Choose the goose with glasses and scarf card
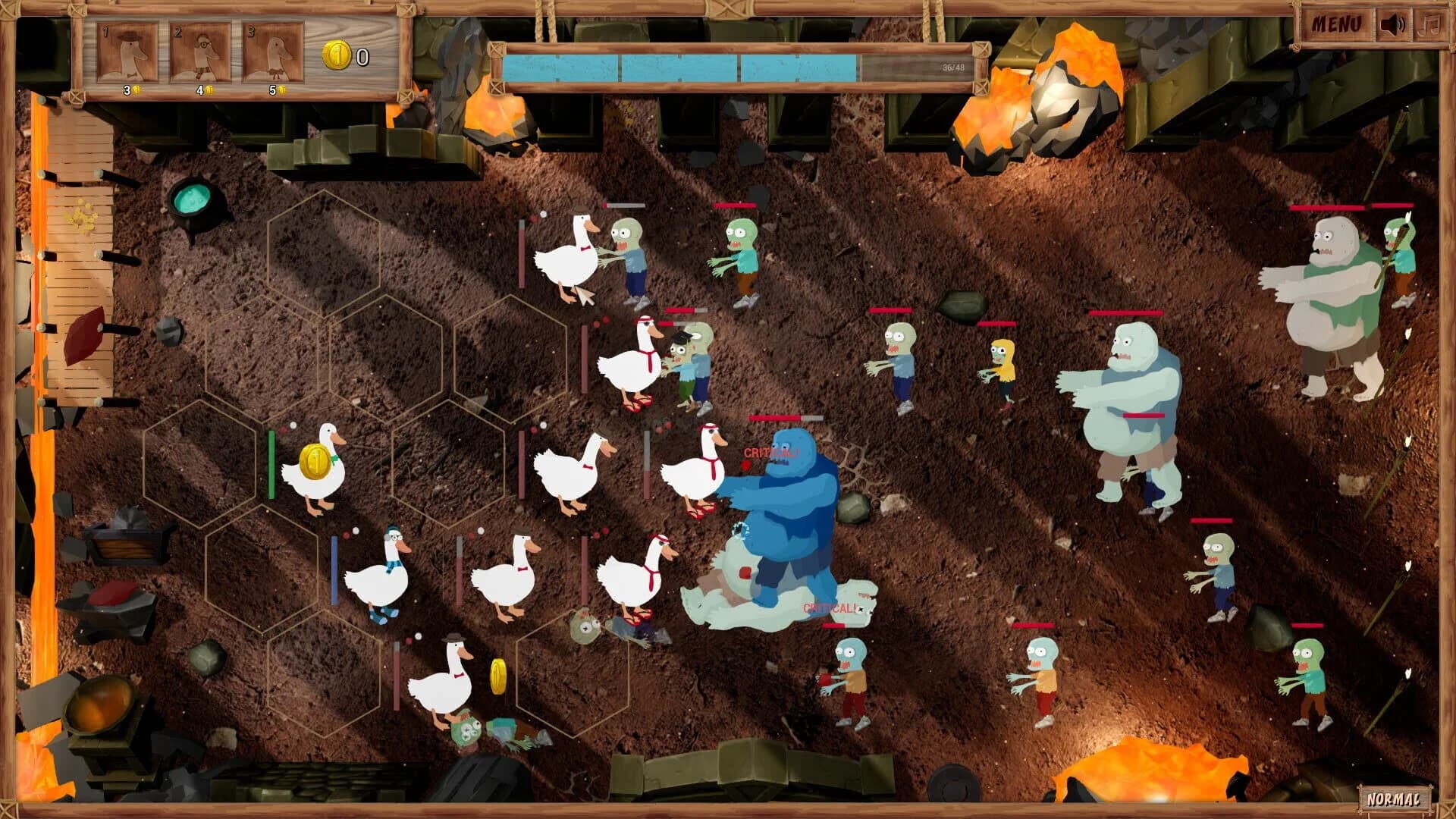Viewport: 1456px width, 819px height. point(200,53)
